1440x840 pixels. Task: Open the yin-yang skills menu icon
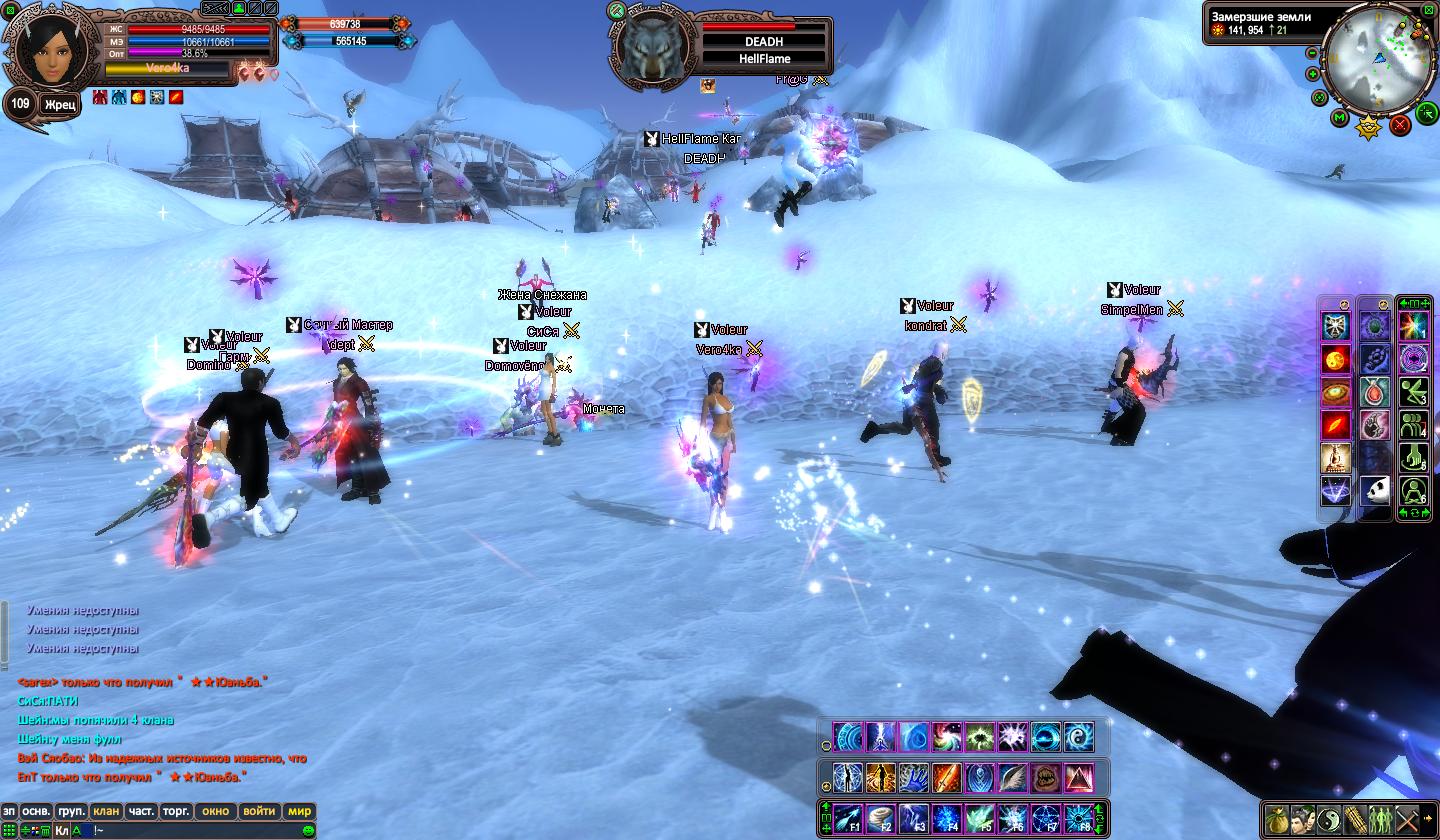point(1329,818)
